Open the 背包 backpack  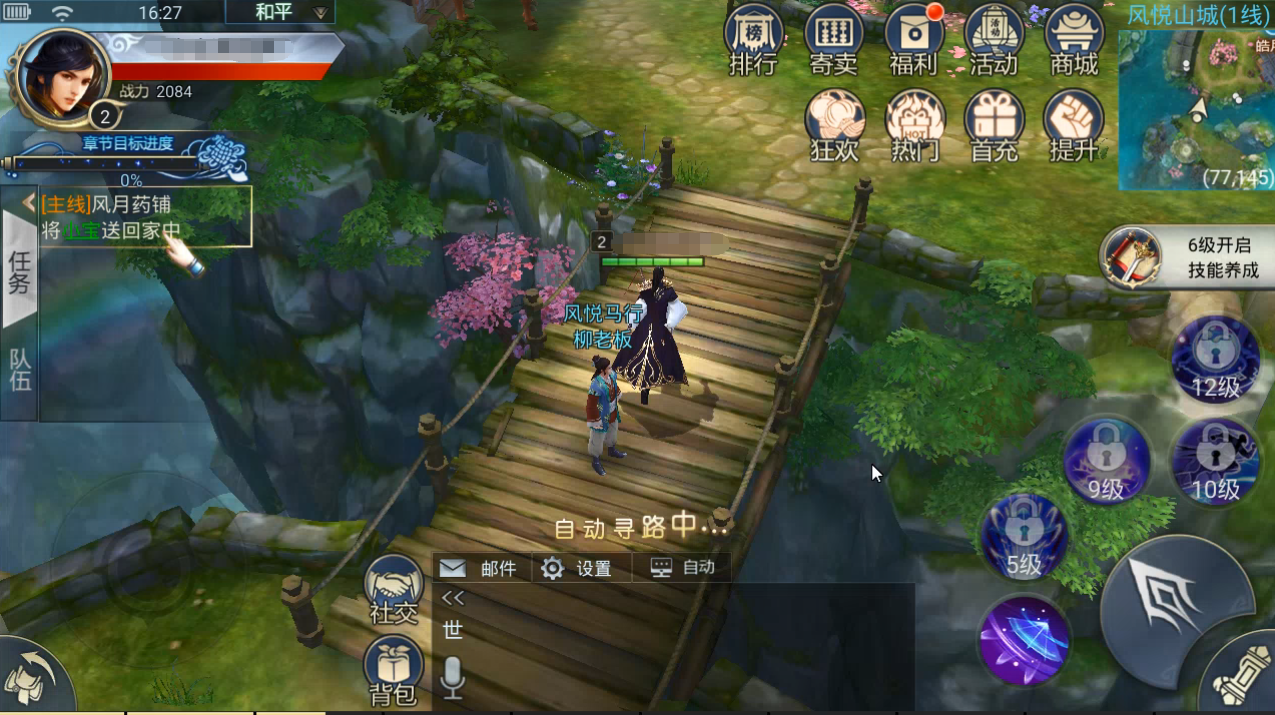click(394, 672)
